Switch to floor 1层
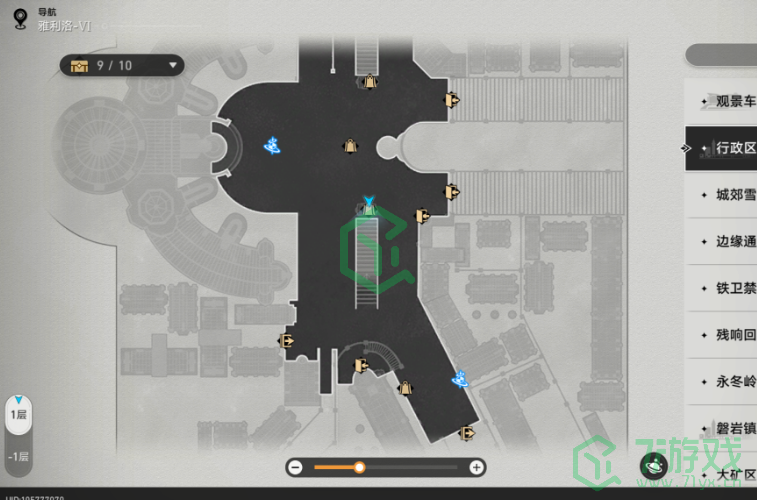 (18, 414)
